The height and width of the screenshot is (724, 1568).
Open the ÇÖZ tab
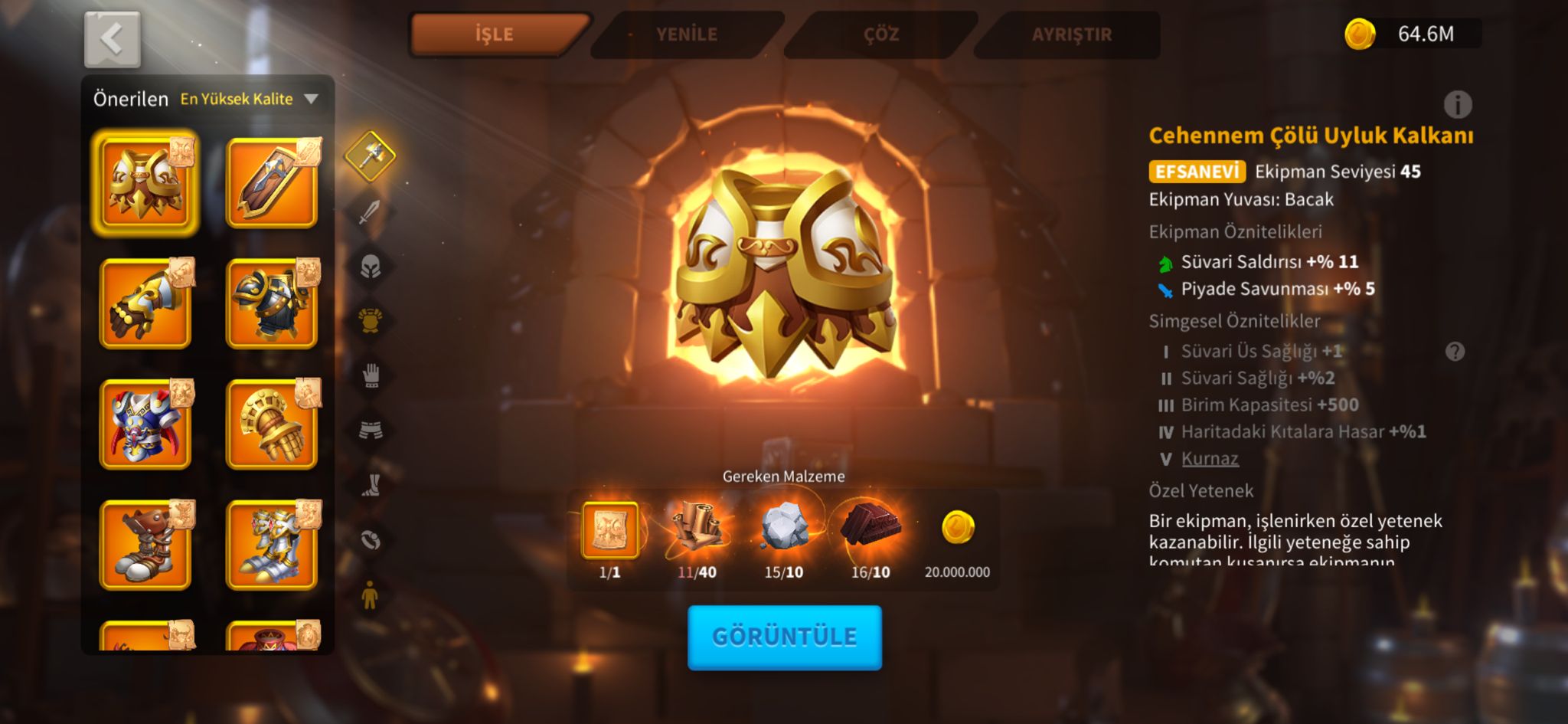pyautogui.click(x=880, y=34)
